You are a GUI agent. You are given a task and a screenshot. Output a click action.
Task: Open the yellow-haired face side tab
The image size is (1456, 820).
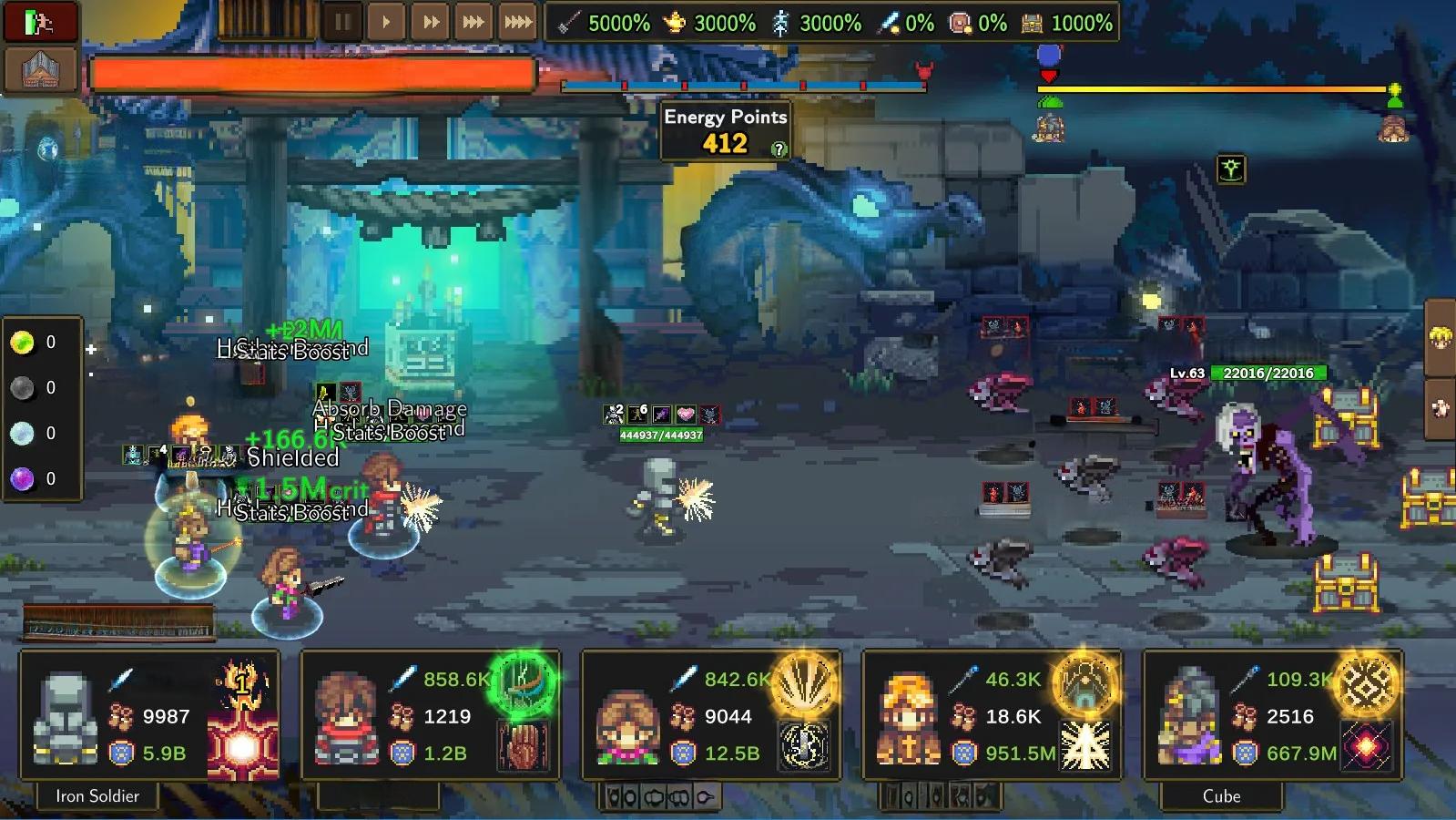coord(1440,338)
